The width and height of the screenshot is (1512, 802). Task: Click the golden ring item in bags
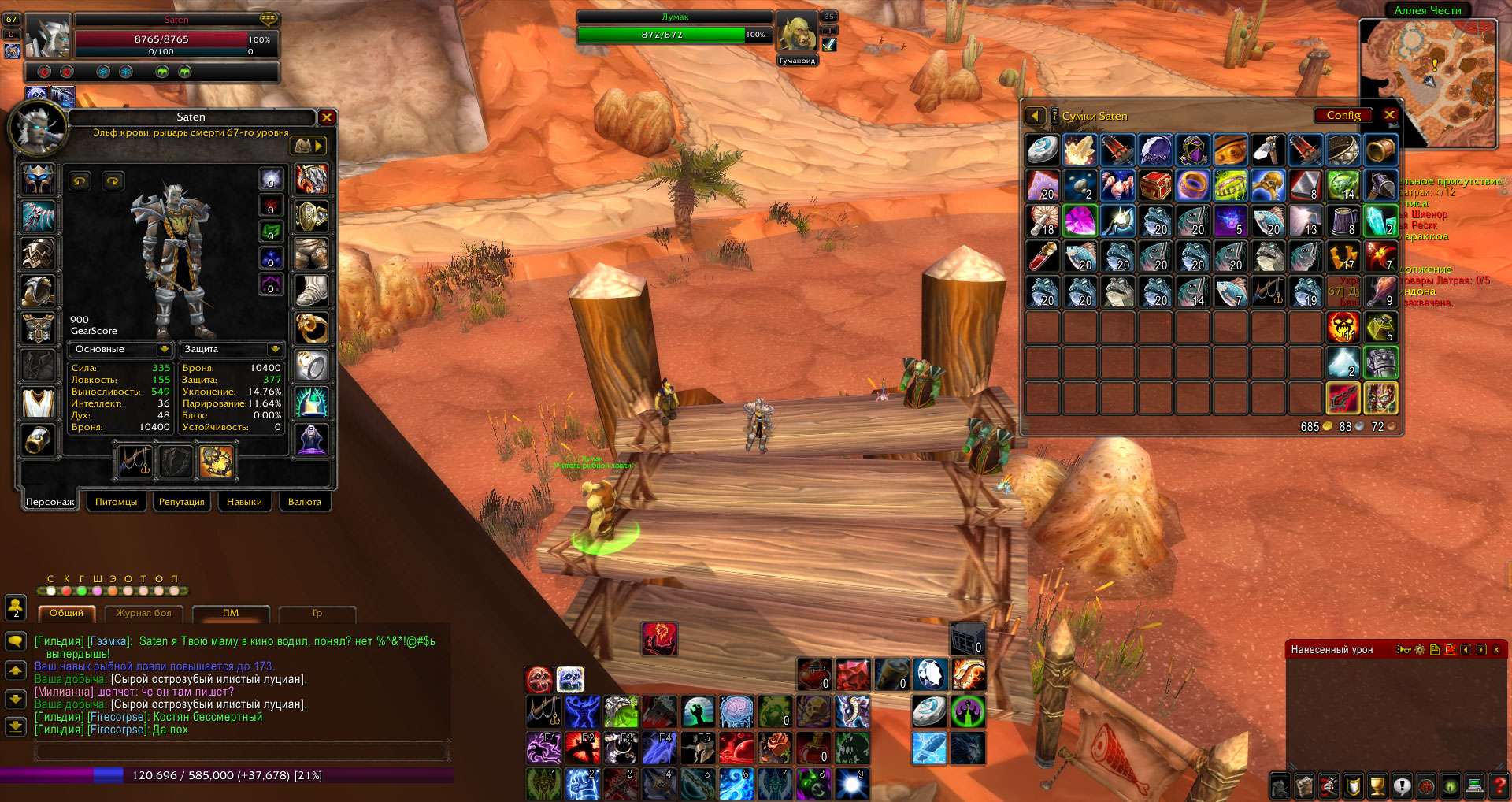point(1192,186)
